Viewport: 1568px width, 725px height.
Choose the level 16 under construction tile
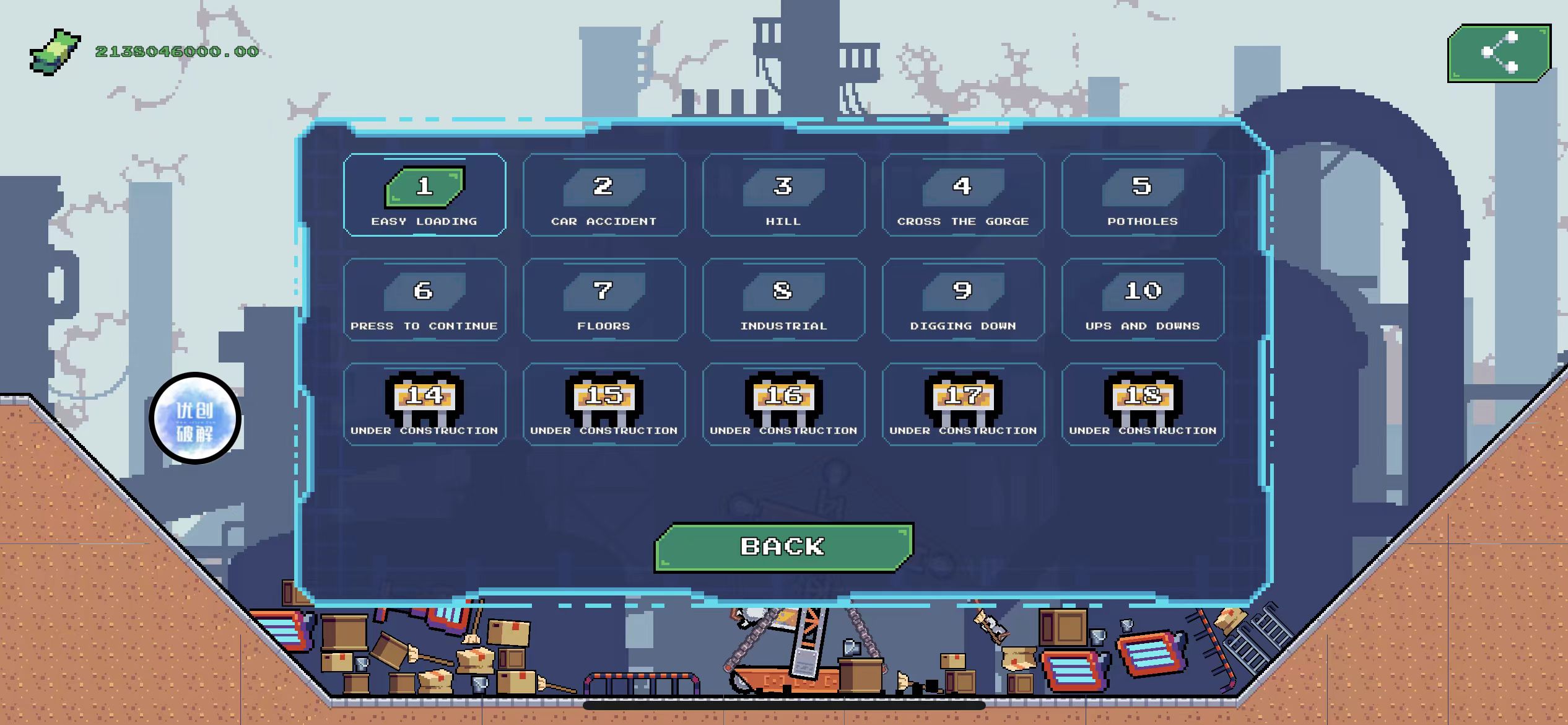783,404
